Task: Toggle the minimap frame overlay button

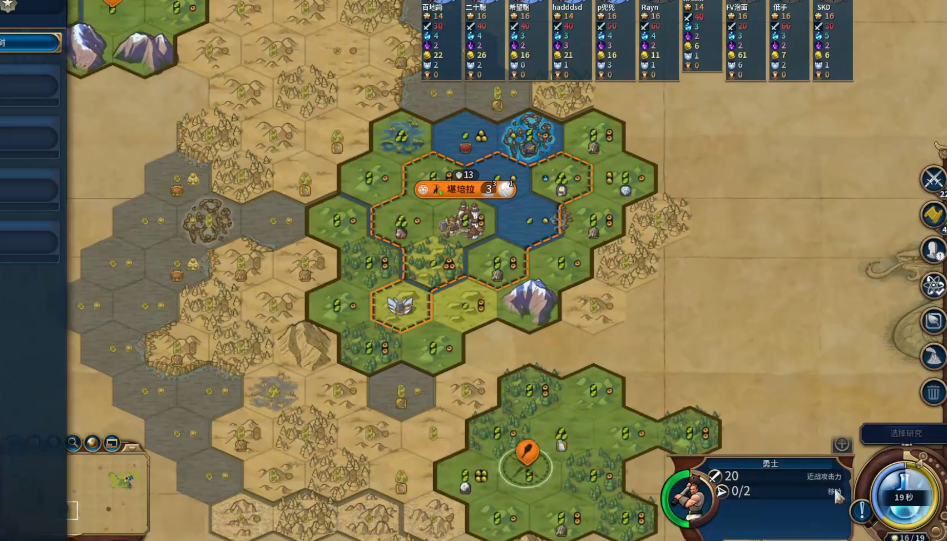Action: coord(112,442)
